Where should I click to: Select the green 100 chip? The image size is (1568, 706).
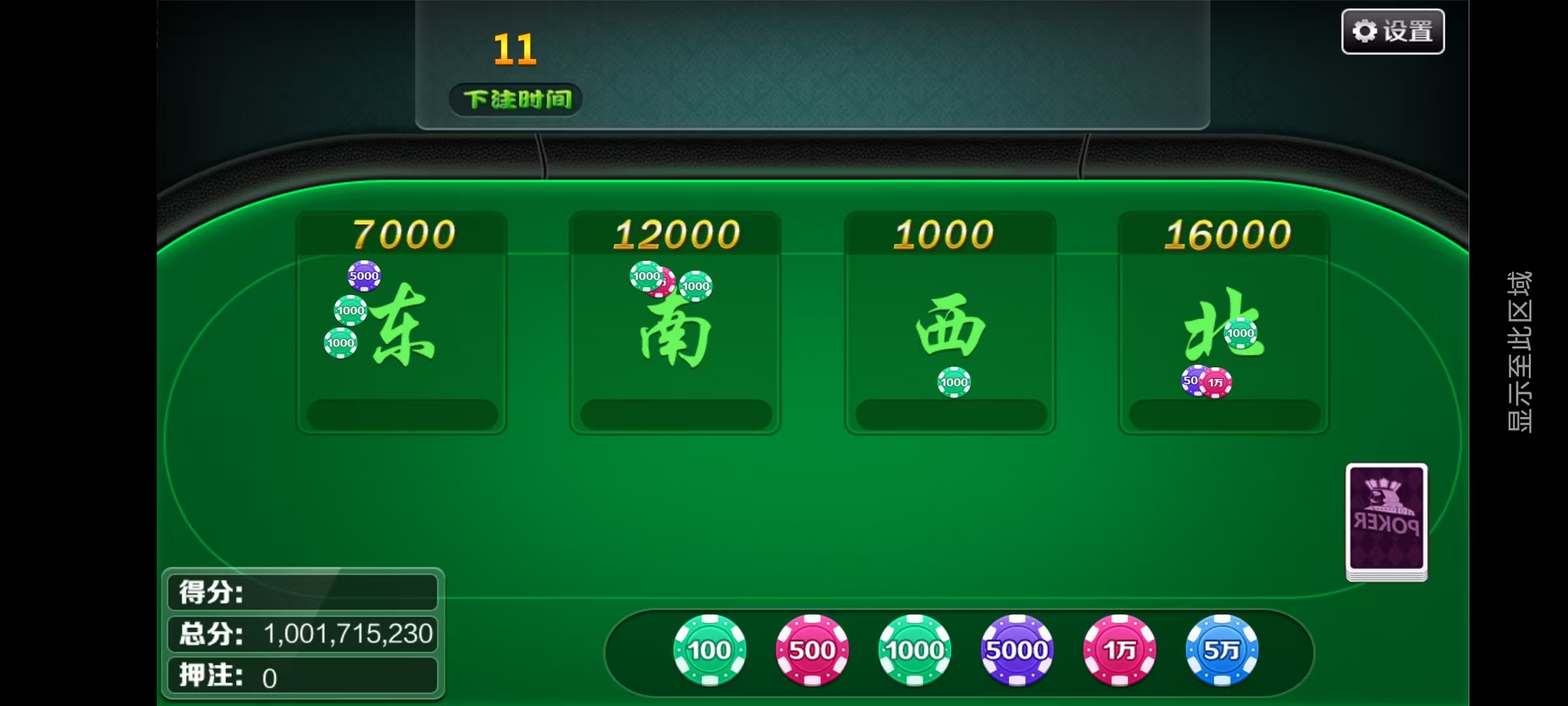pyautogui.click(x=710, y=650)
